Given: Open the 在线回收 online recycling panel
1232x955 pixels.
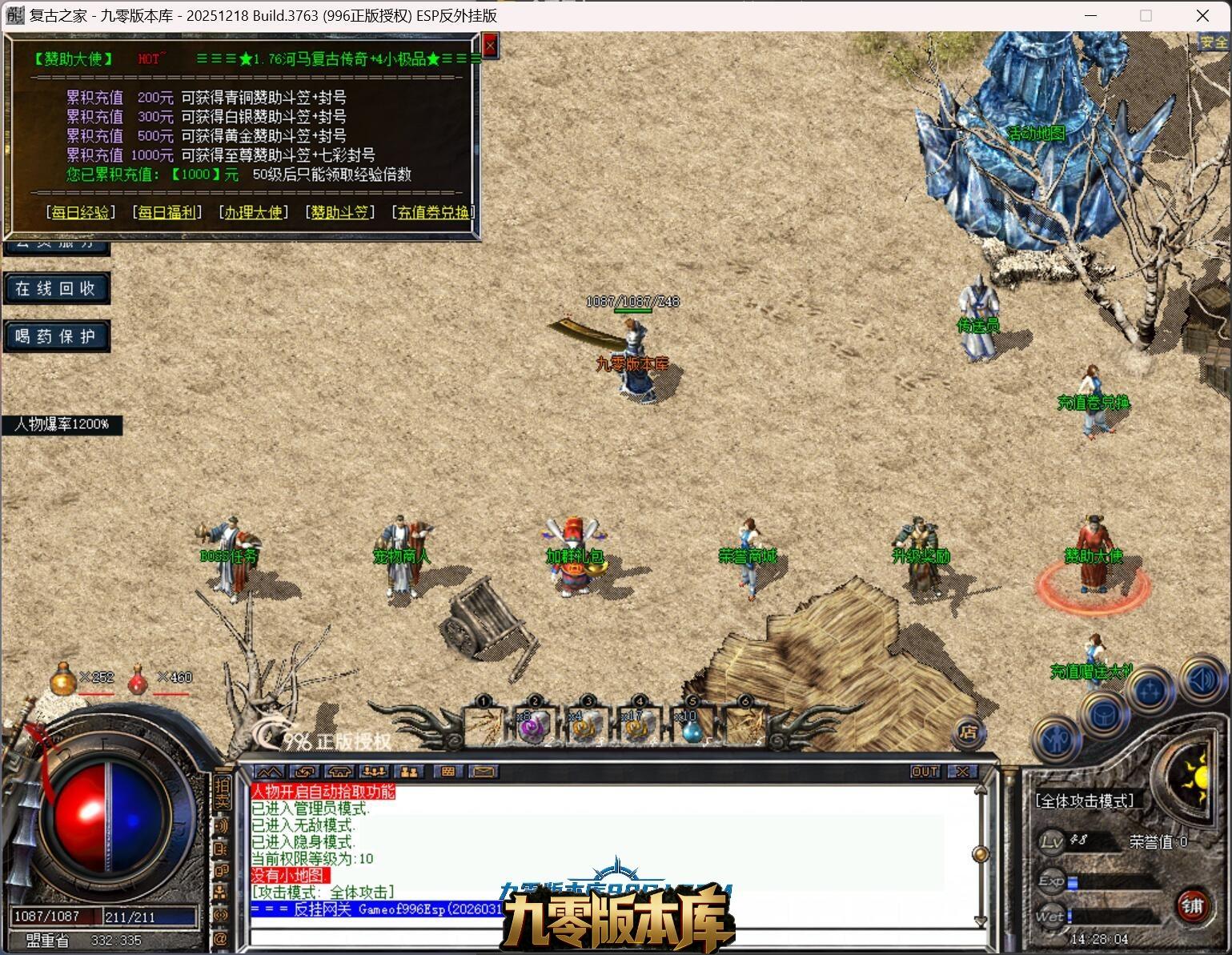Looking at the screenshot, I should pyautogui.click(x=55, y=288).
